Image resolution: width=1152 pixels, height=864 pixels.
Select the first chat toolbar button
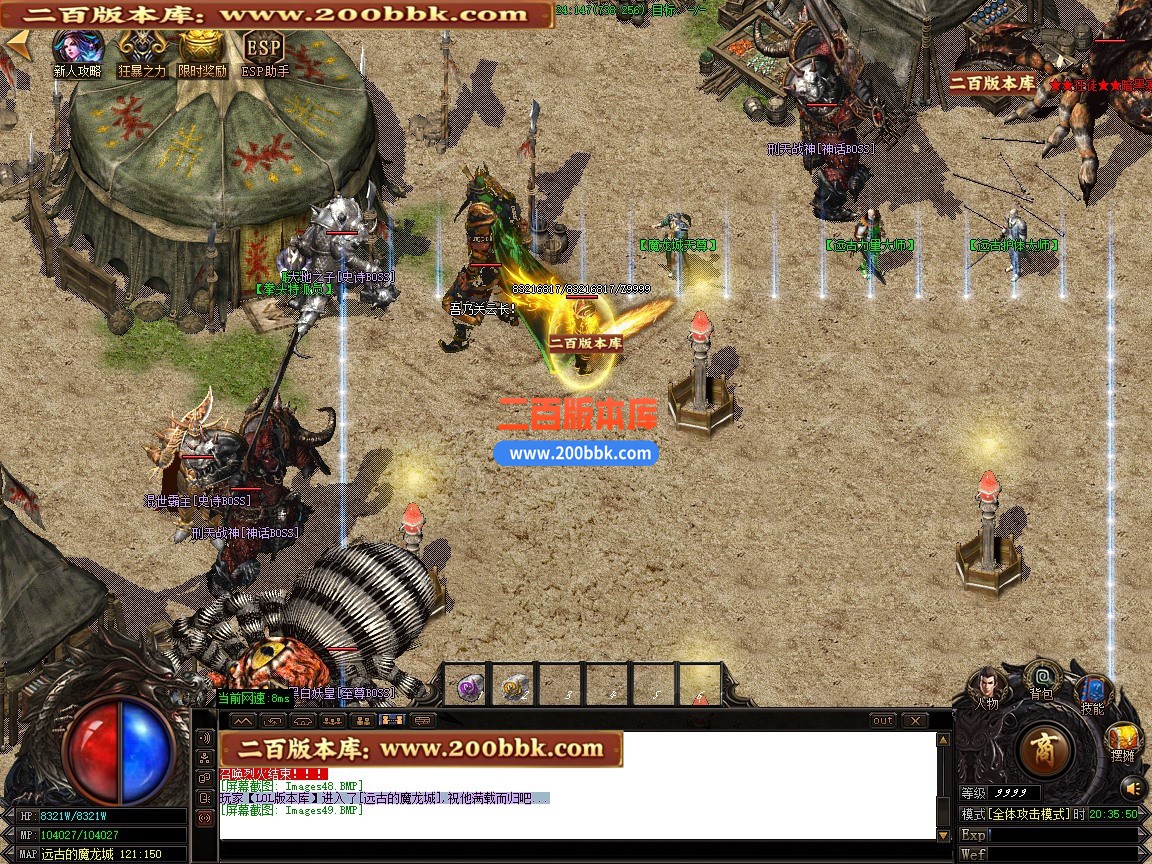[243, 720]
